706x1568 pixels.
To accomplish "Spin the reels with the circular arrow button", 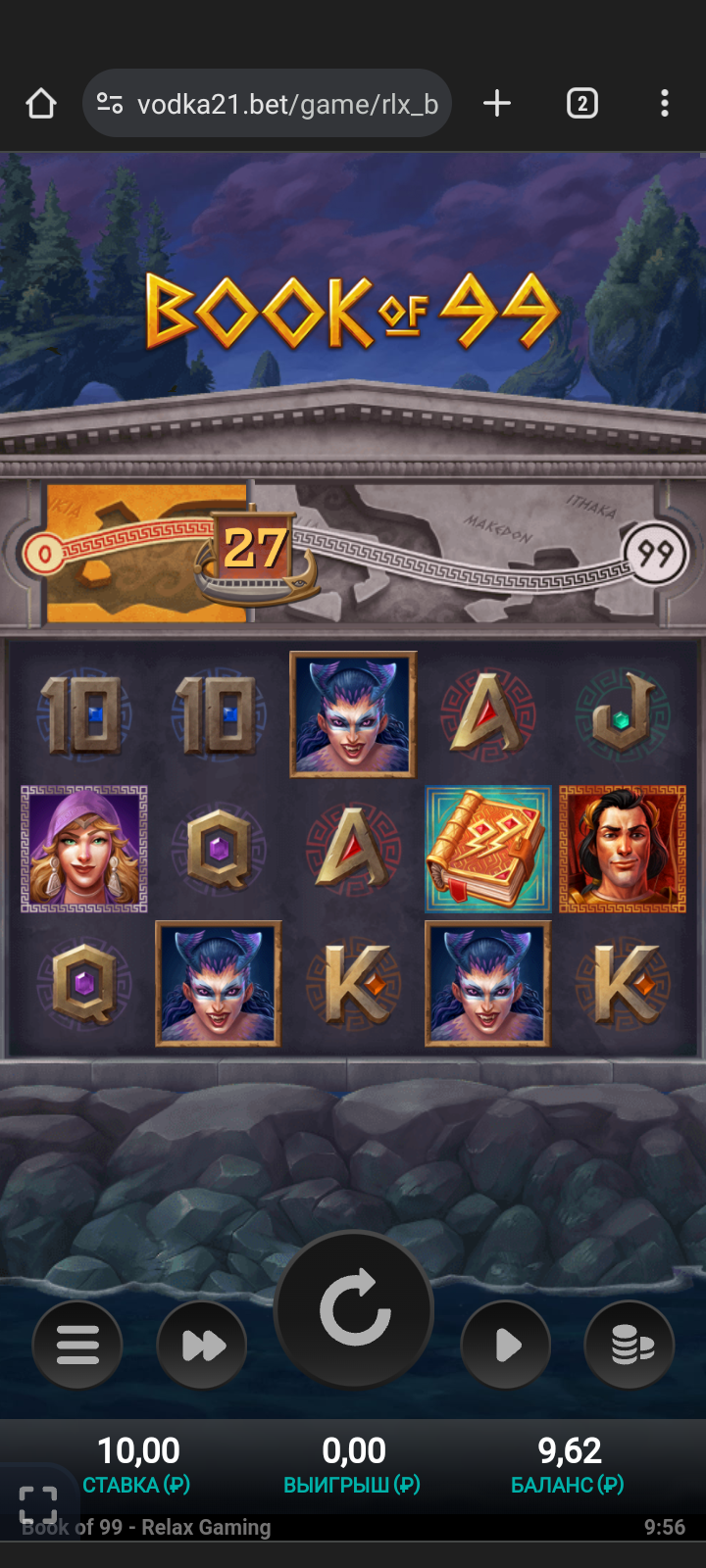I will click(x=354, y=1308).
